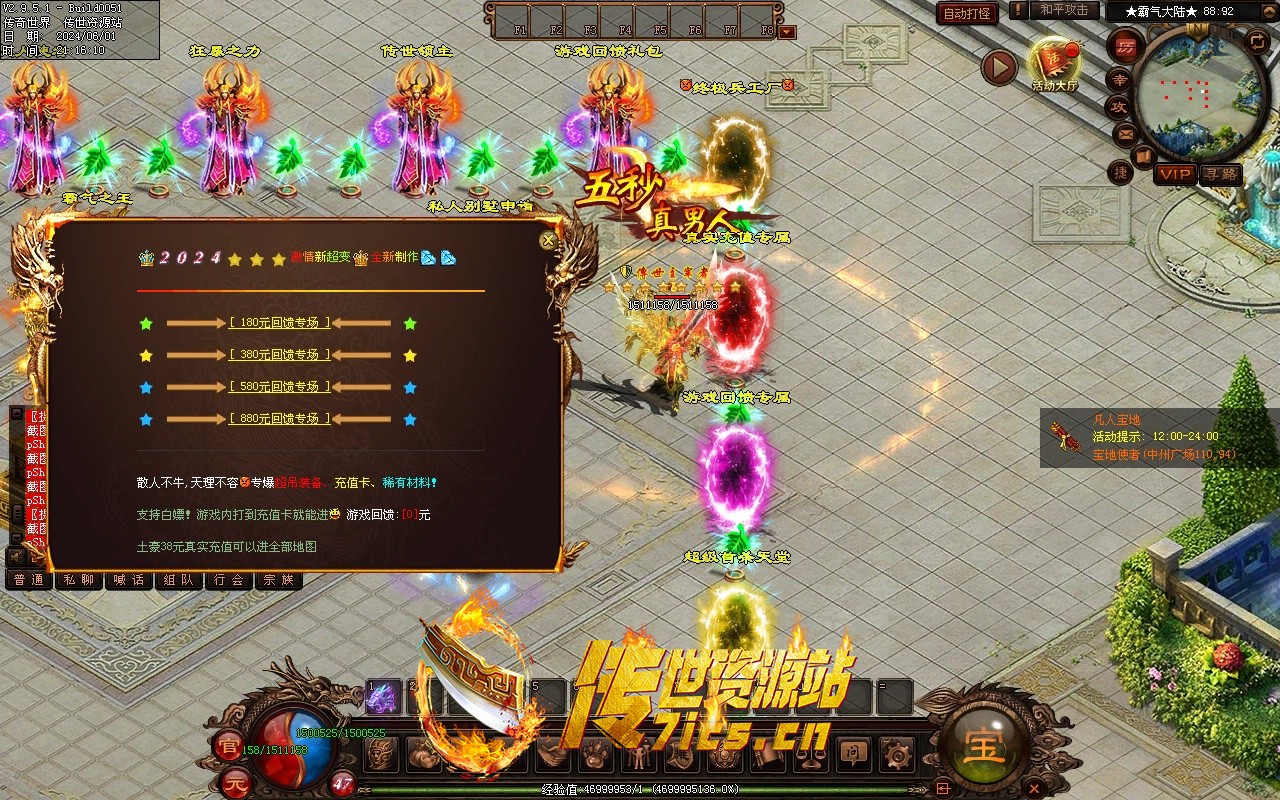This screenshot has width=1280, height=800.
Task: Open the mail envelope icon
Action: [x=1125, y=133]
